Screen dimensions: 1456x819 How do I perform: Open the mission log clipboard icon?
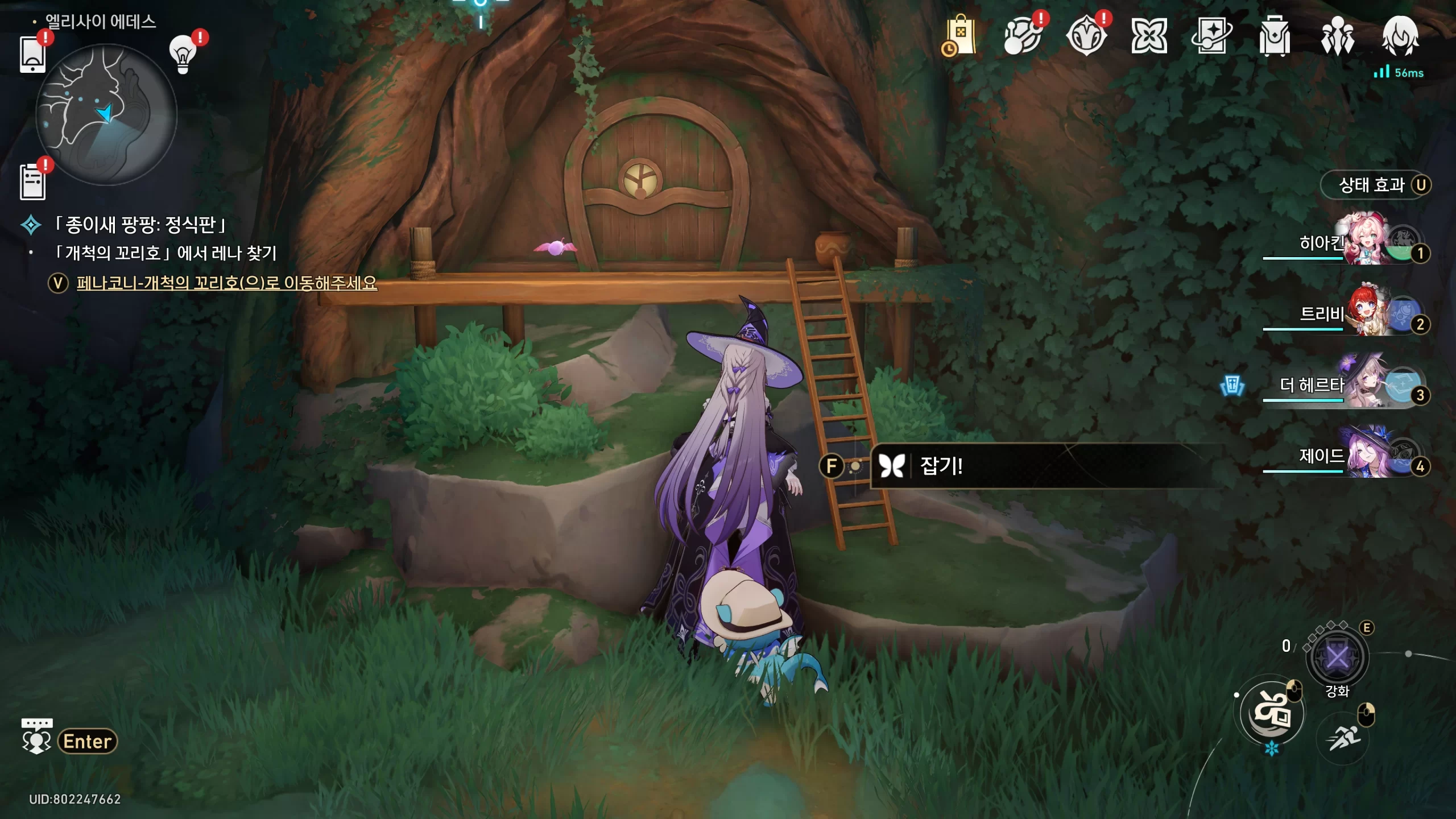[32, 181]
